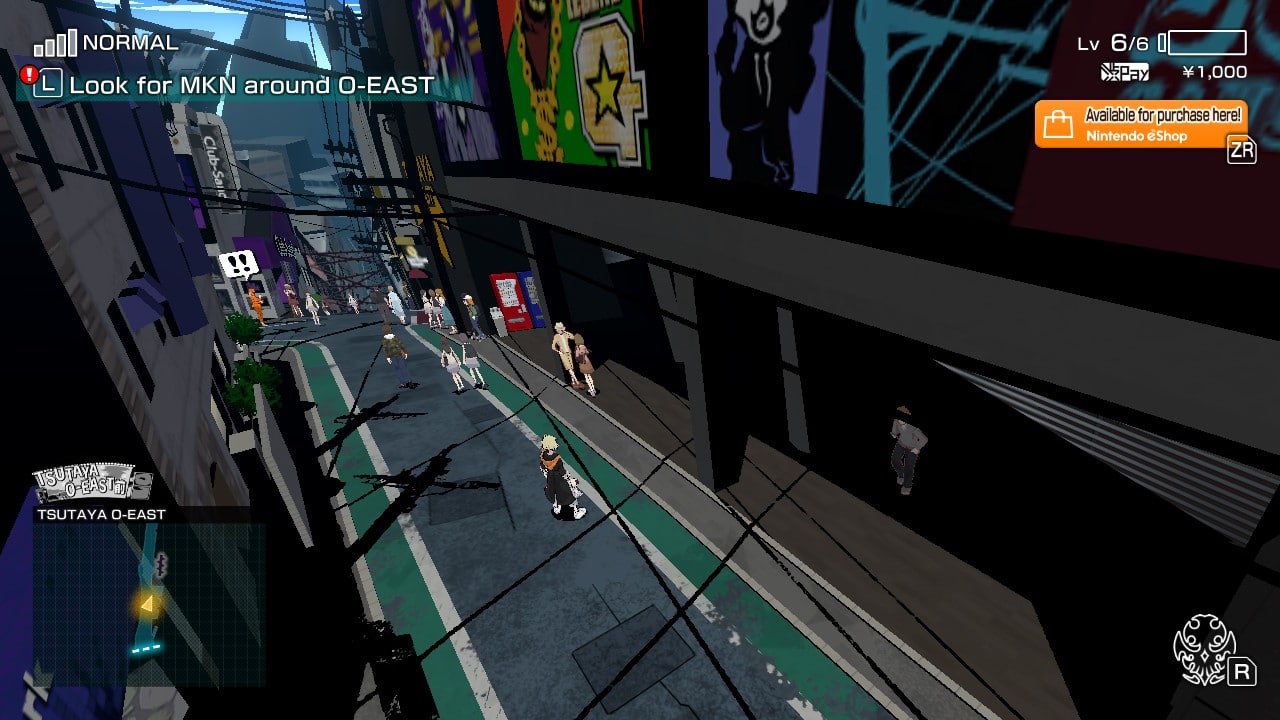Click the zipper marker on the minimap
1280x720 pixels.
161,565
